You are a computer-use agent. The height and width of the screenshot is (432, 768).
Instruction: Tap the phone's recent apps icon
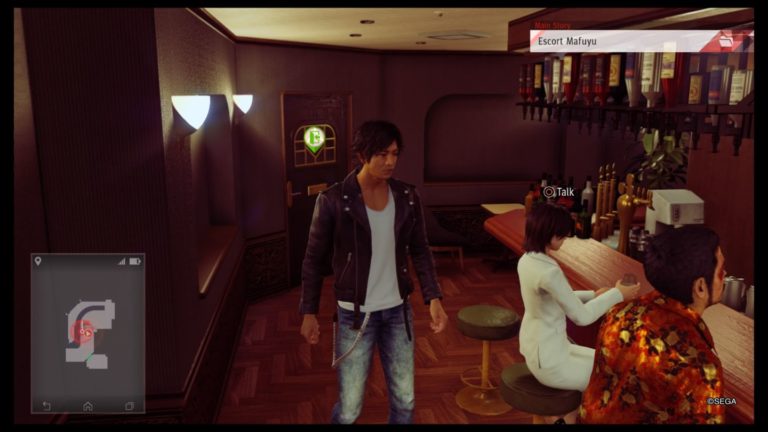click(x=129, y=405)
